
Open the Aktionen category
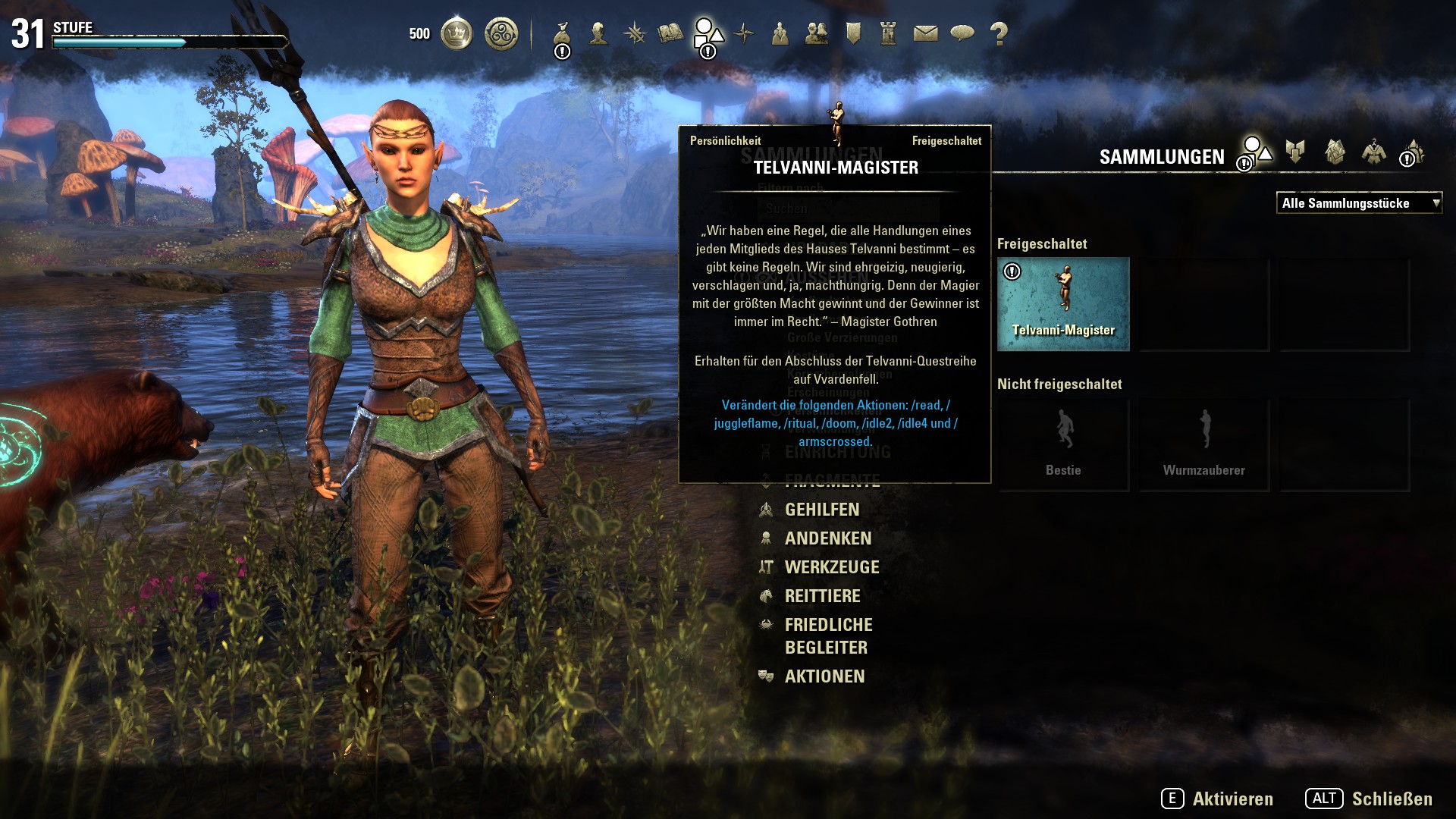click(x=824, y=676)
